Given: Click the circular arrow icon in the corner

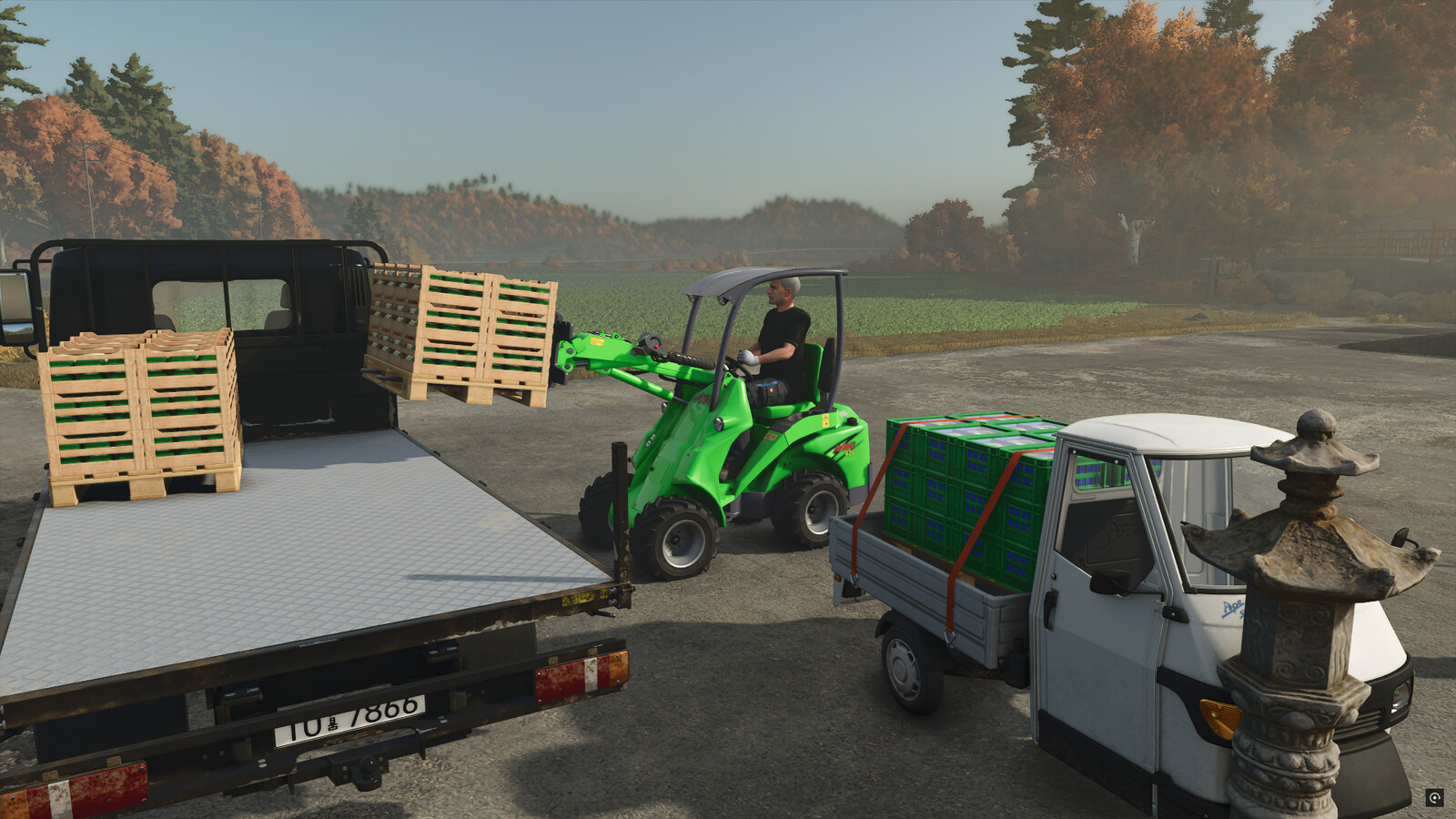Looking at the screenshot, I should 1435,798.
